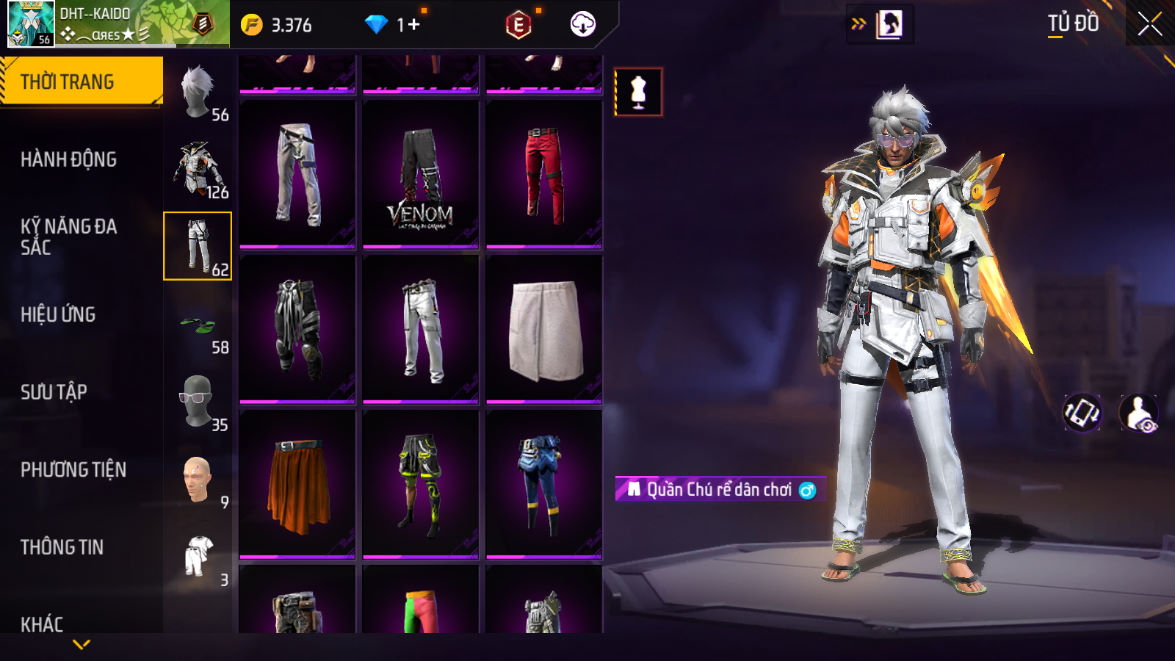Choose the white outfit set subcategory

click(198, 557)
